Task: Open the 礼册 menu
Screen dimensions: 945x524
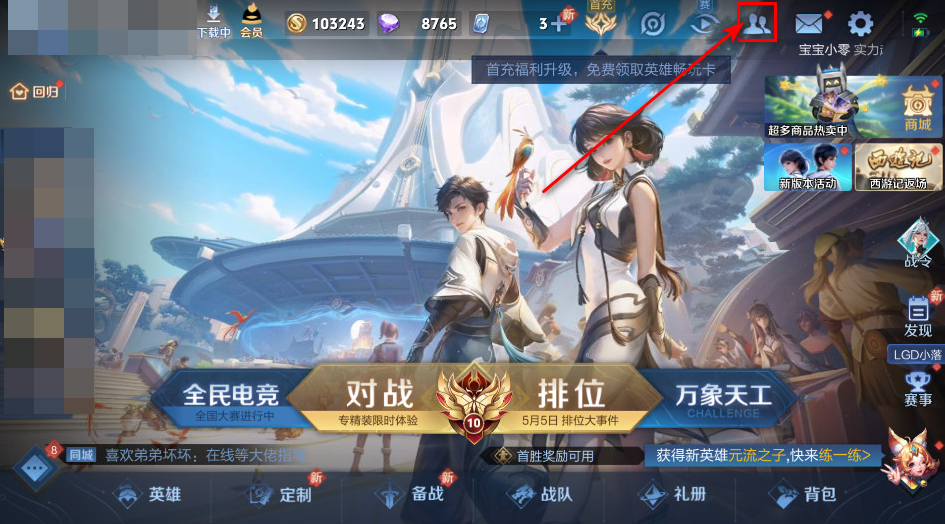Action: click(673, 494)
